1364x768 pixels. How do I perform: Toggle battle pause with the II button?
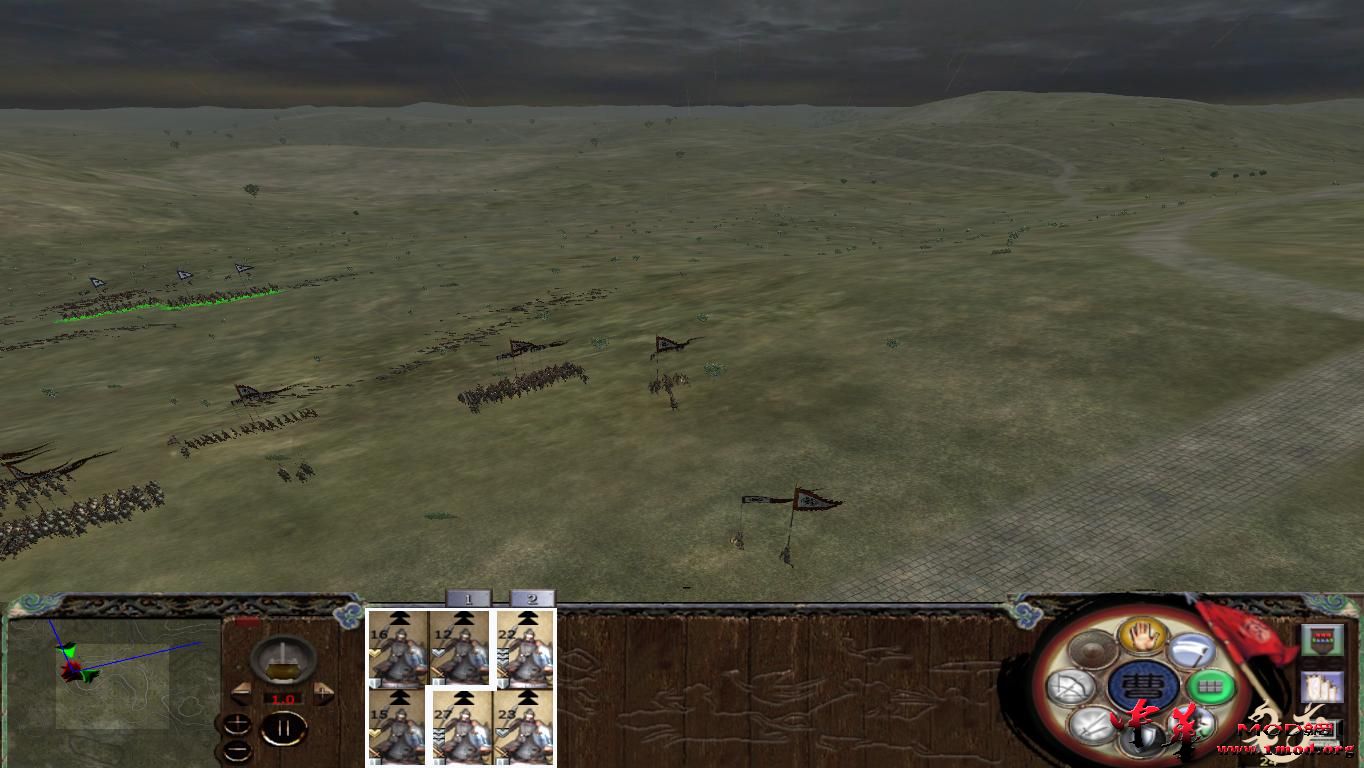tap(283, 729)
